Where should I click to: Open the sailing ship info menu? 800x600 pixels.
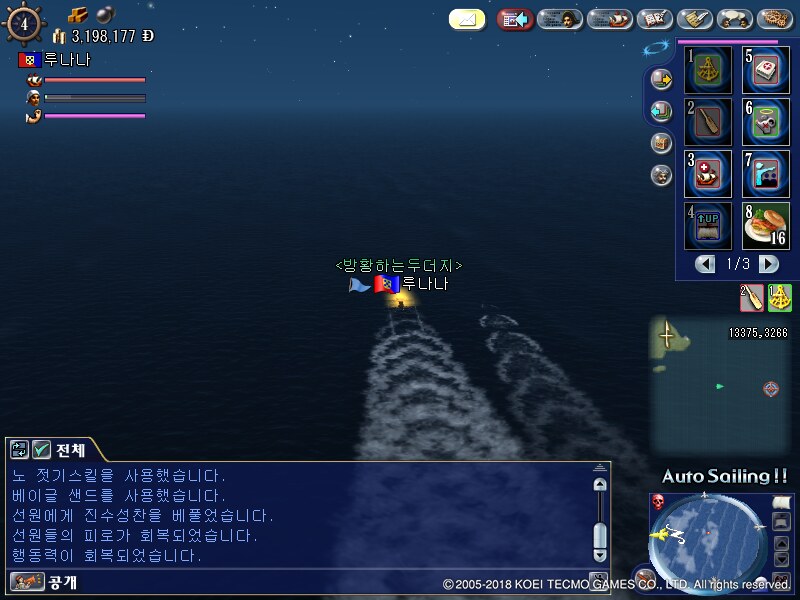[x=609, y=19]
